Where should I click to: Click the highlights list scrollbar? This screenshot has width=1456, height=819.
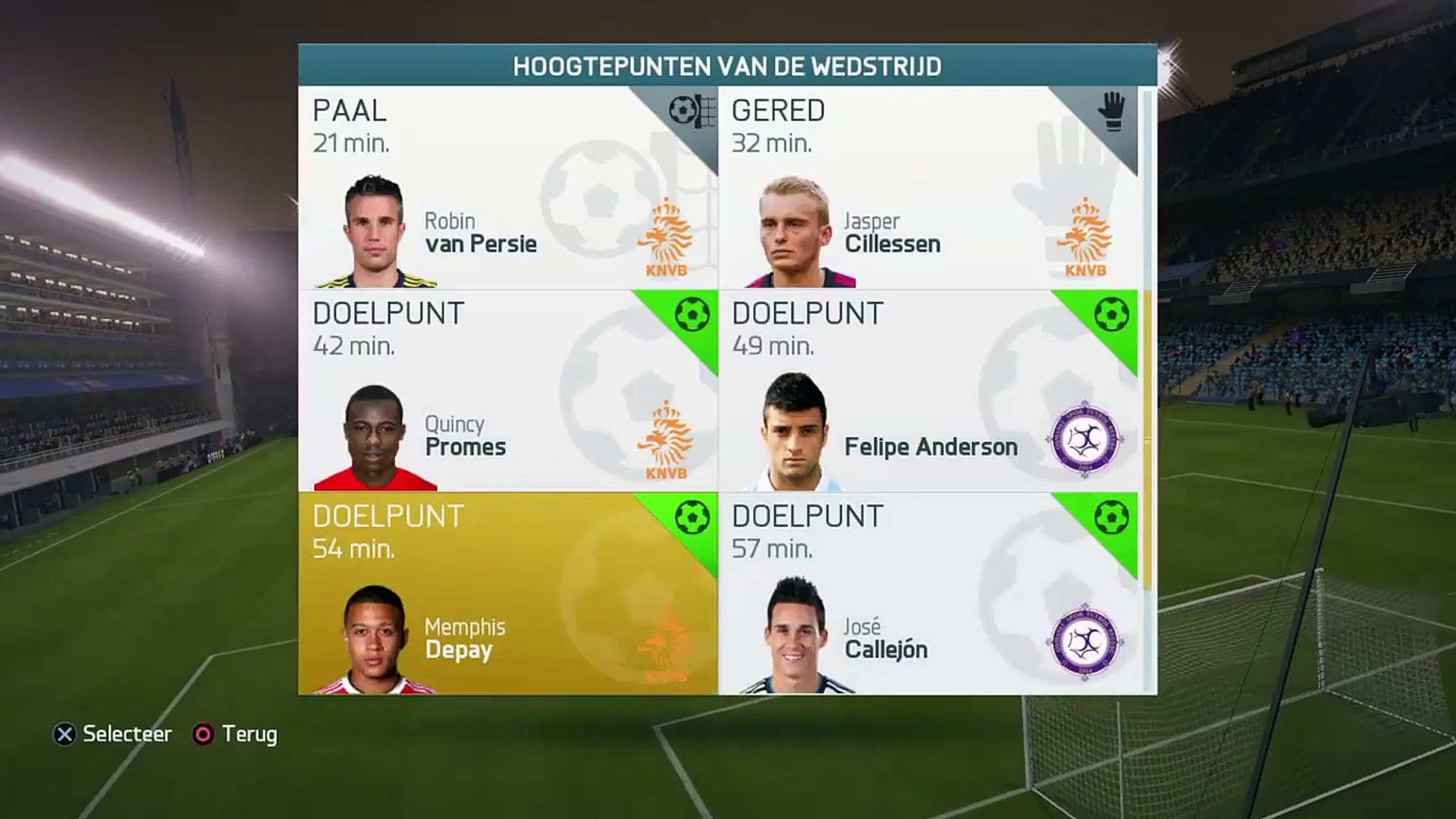tap(1147, 341)
